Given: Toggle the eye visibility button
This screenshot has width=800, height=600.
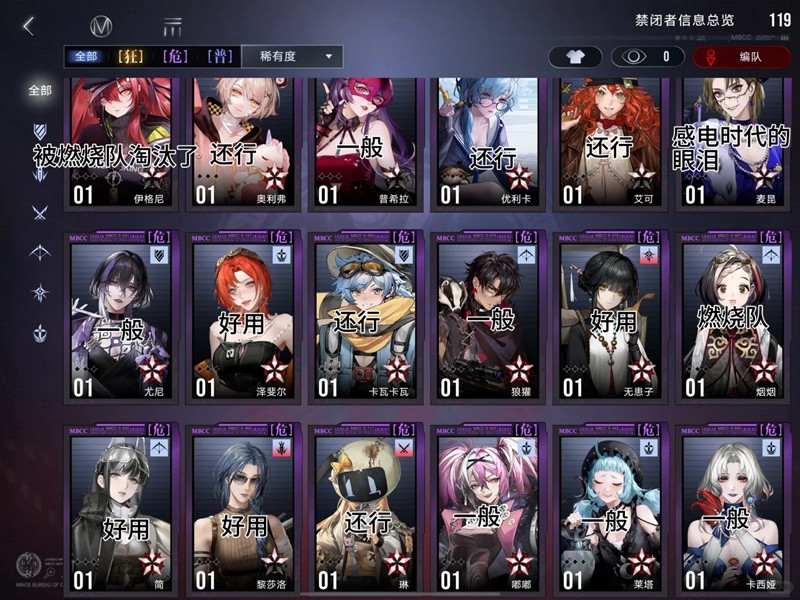Looking at the screenshot, I should [x=650, y=57].
